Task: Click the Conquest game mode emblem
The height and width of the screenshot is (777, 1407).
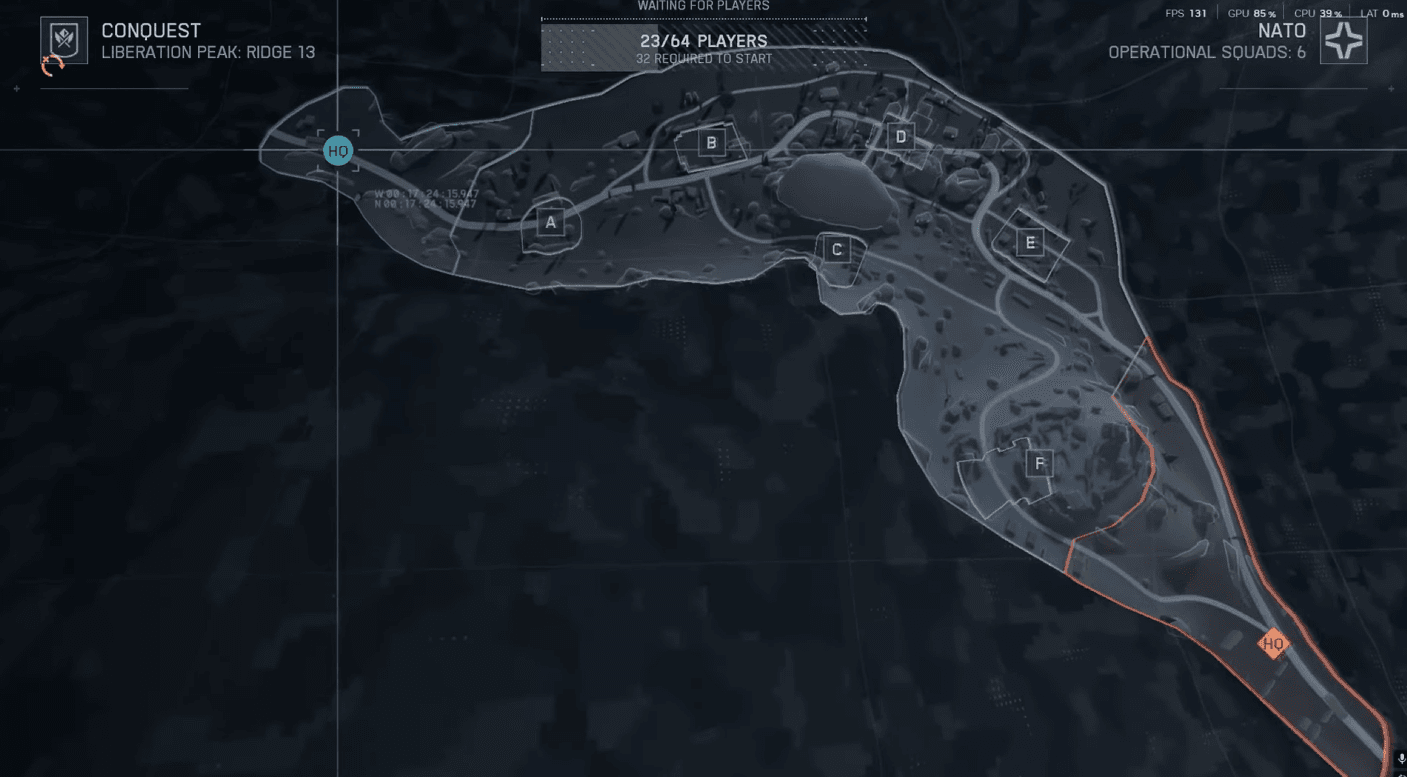Action: point(63,41)
